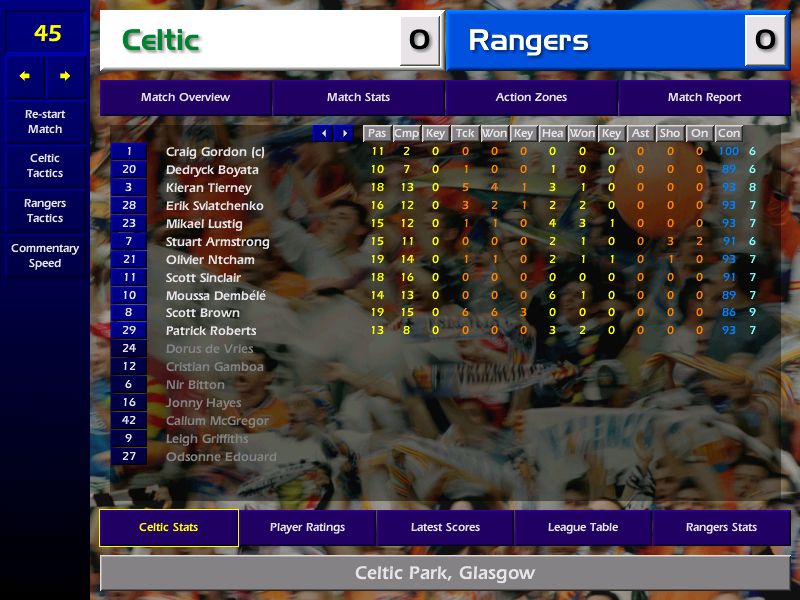View Player Ratings

(307, 527)
